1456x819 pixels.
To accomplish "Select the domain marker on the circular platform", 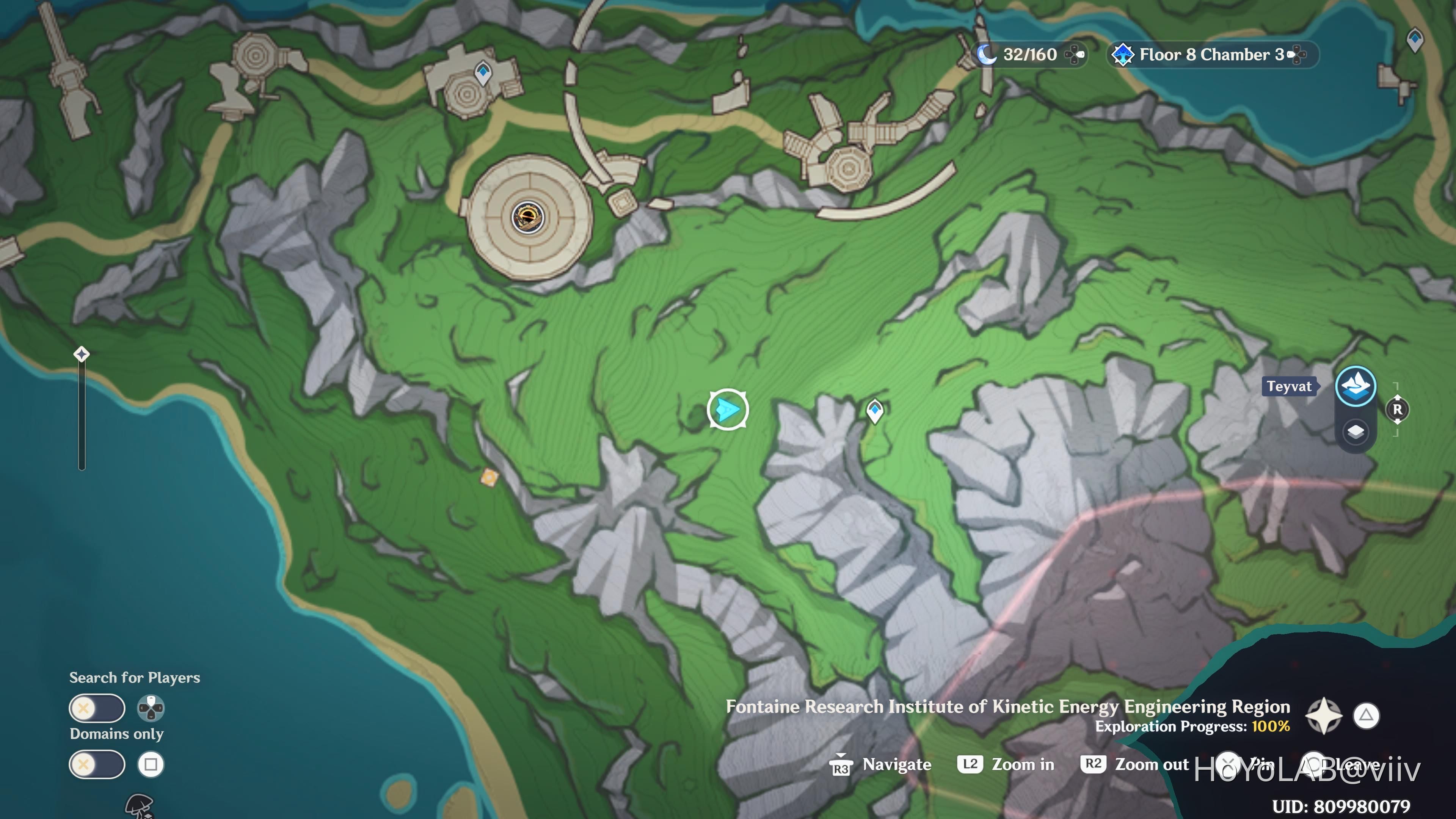I will (x=527, y=218).
